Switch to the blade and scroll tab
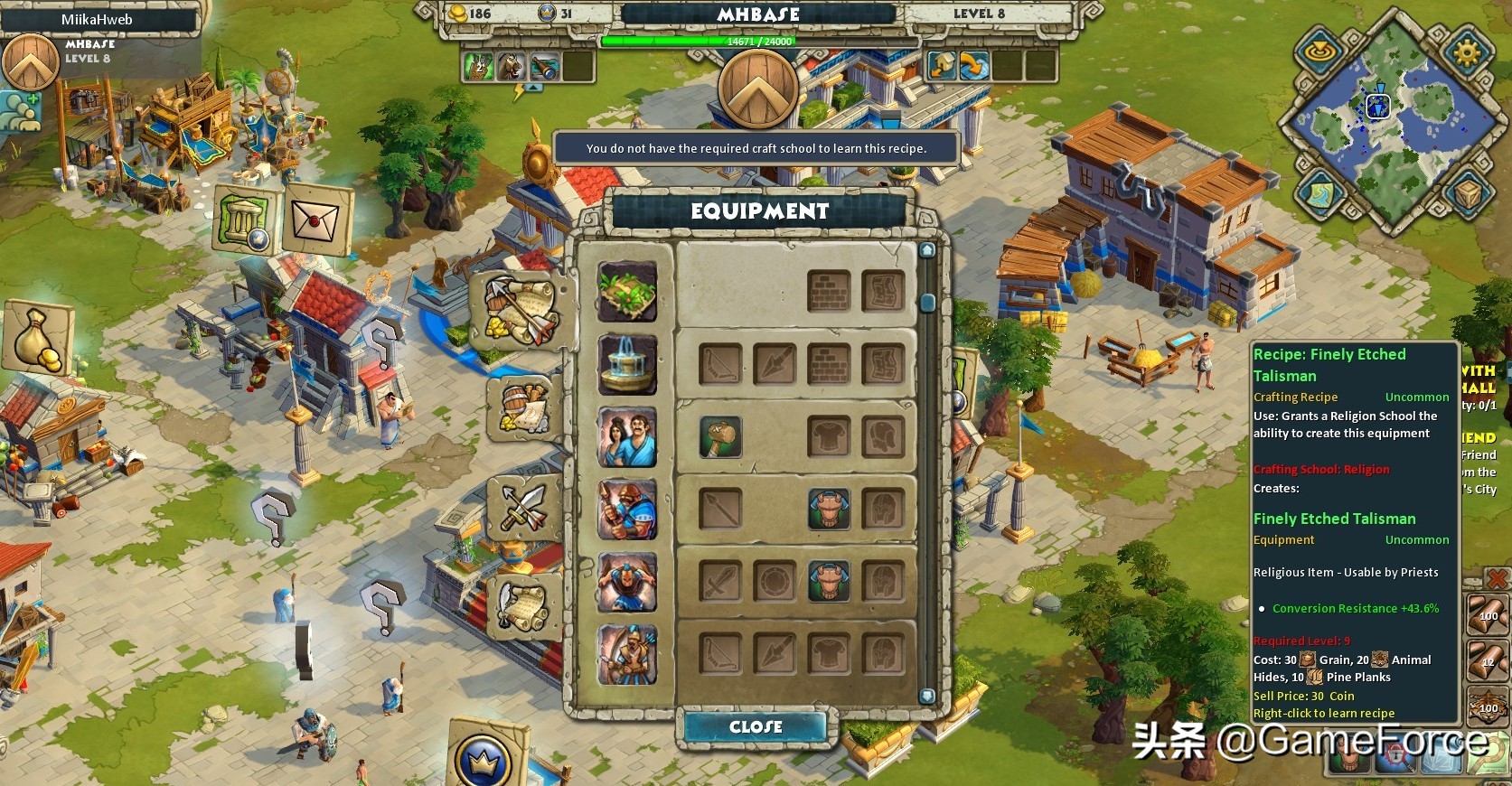Image resolution: width=1512 pixels, height=786 pixels. coord(521,605)
